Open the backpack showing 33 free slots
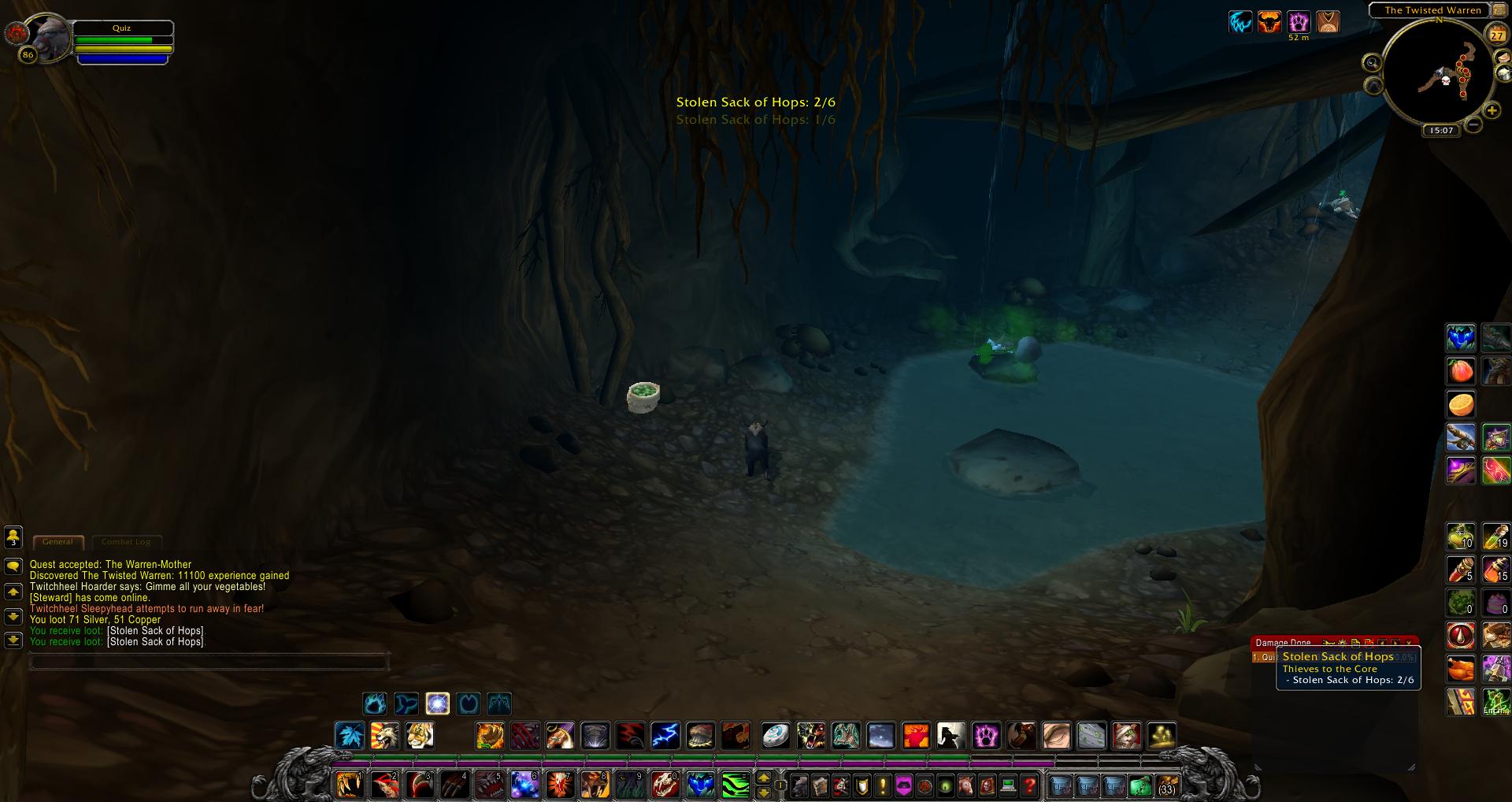 1166,785
